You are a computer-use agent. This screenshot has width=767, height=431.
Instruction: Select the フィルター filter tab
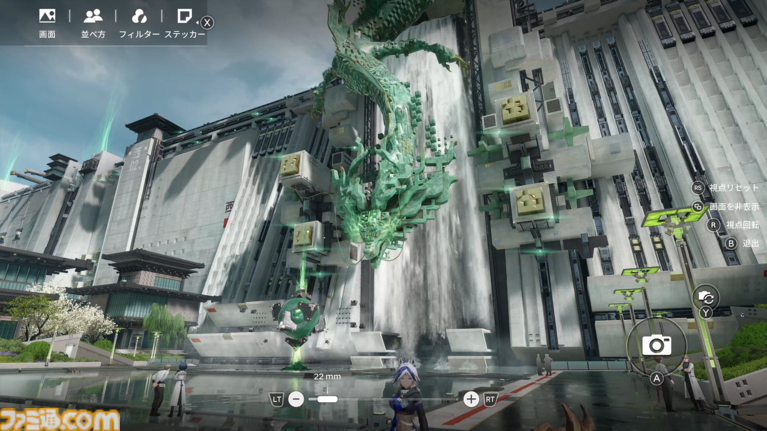coord(139,22)
